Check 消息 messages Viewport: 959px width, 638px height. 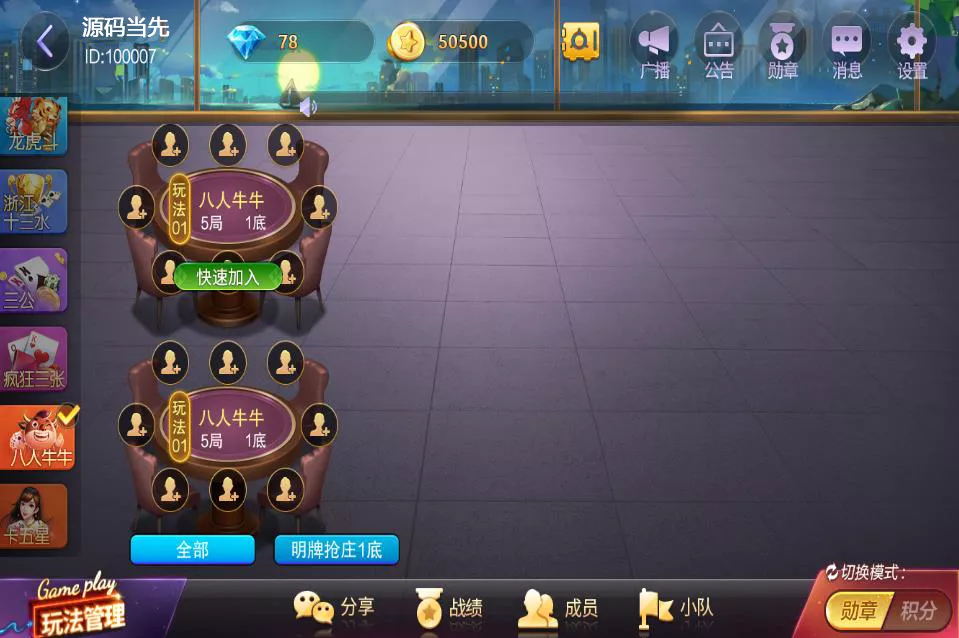tap(847, 47)
